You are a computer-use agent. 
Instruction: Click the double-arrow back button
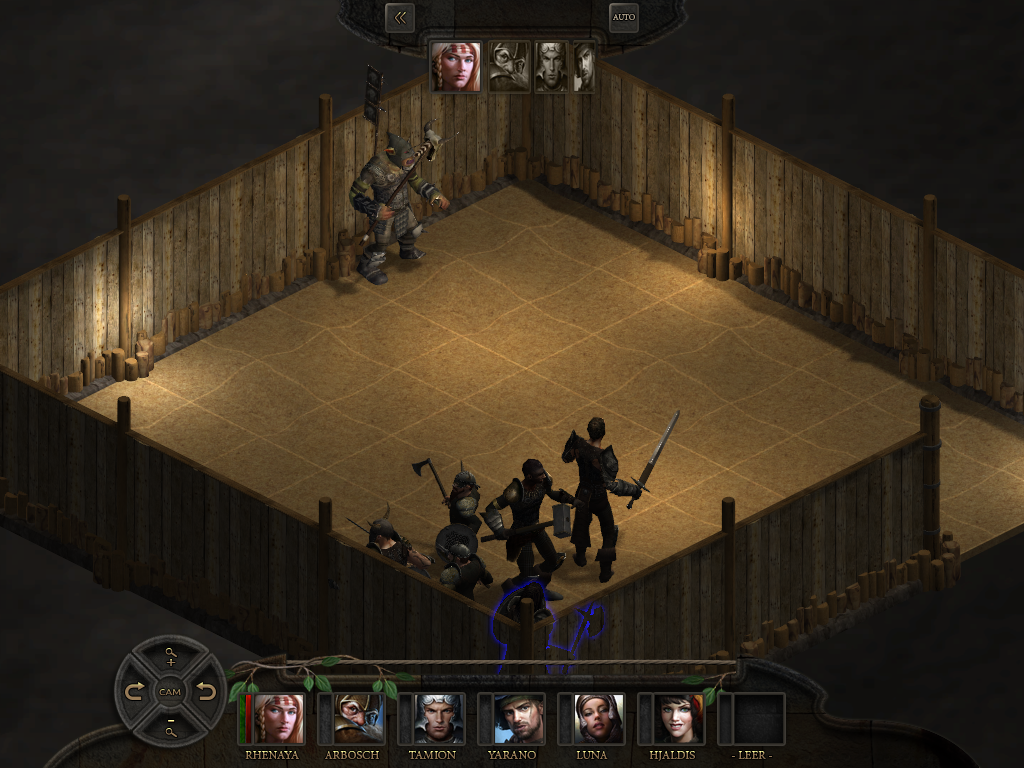pyautogui.click(x=400, y=17)
